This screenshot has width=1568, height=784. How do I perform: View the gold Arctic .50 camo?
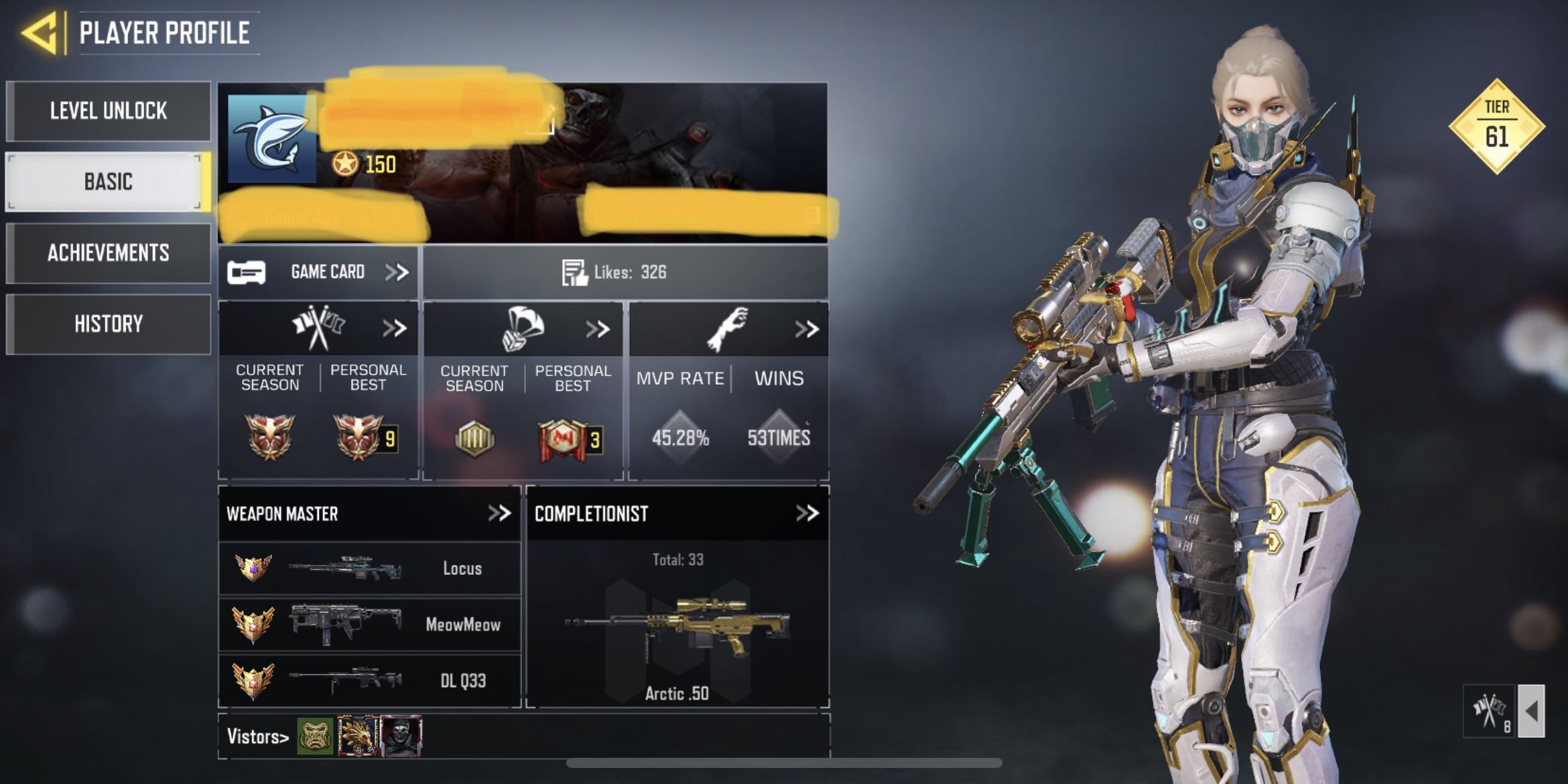(x=677, y=627)
